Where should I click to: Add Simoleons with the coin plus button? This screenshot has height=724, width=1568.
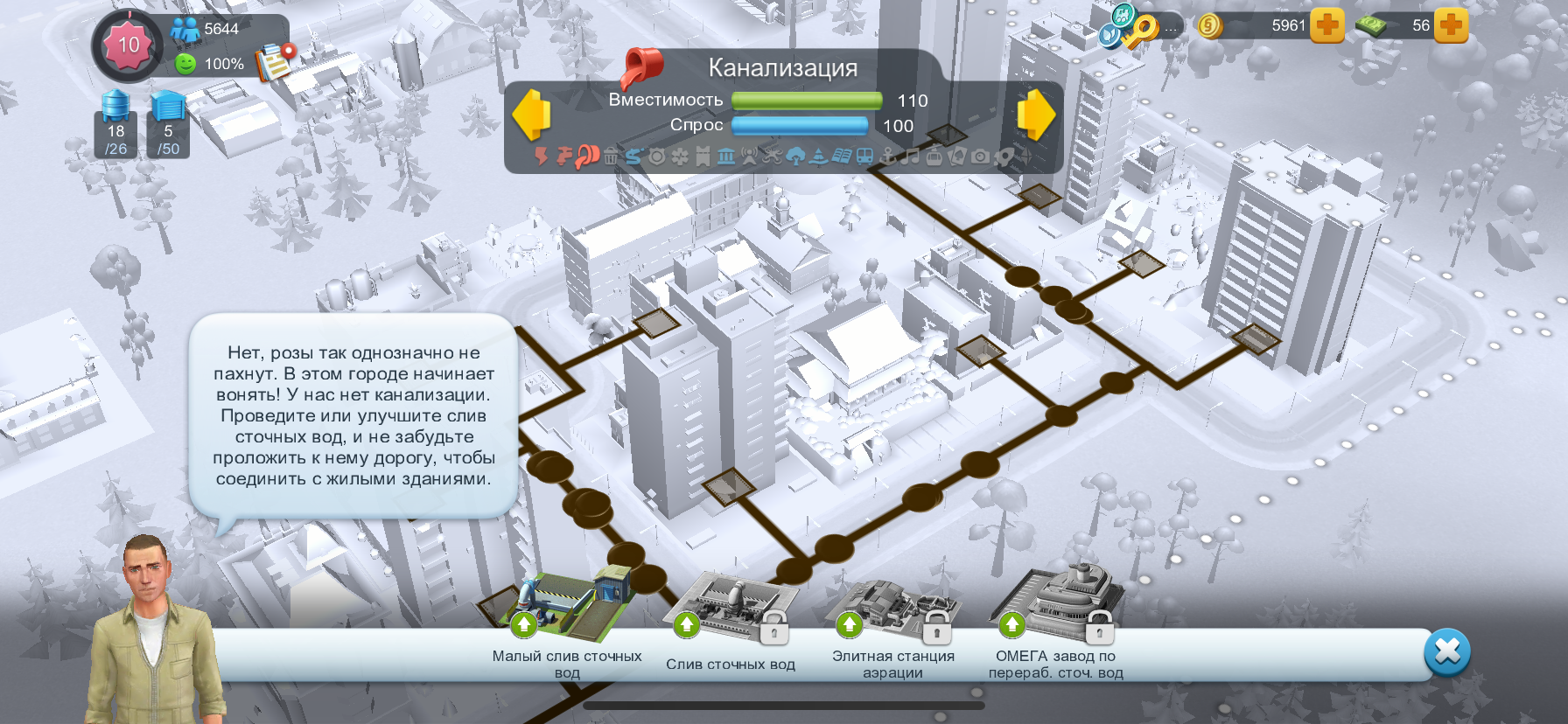pos(1327,25)
